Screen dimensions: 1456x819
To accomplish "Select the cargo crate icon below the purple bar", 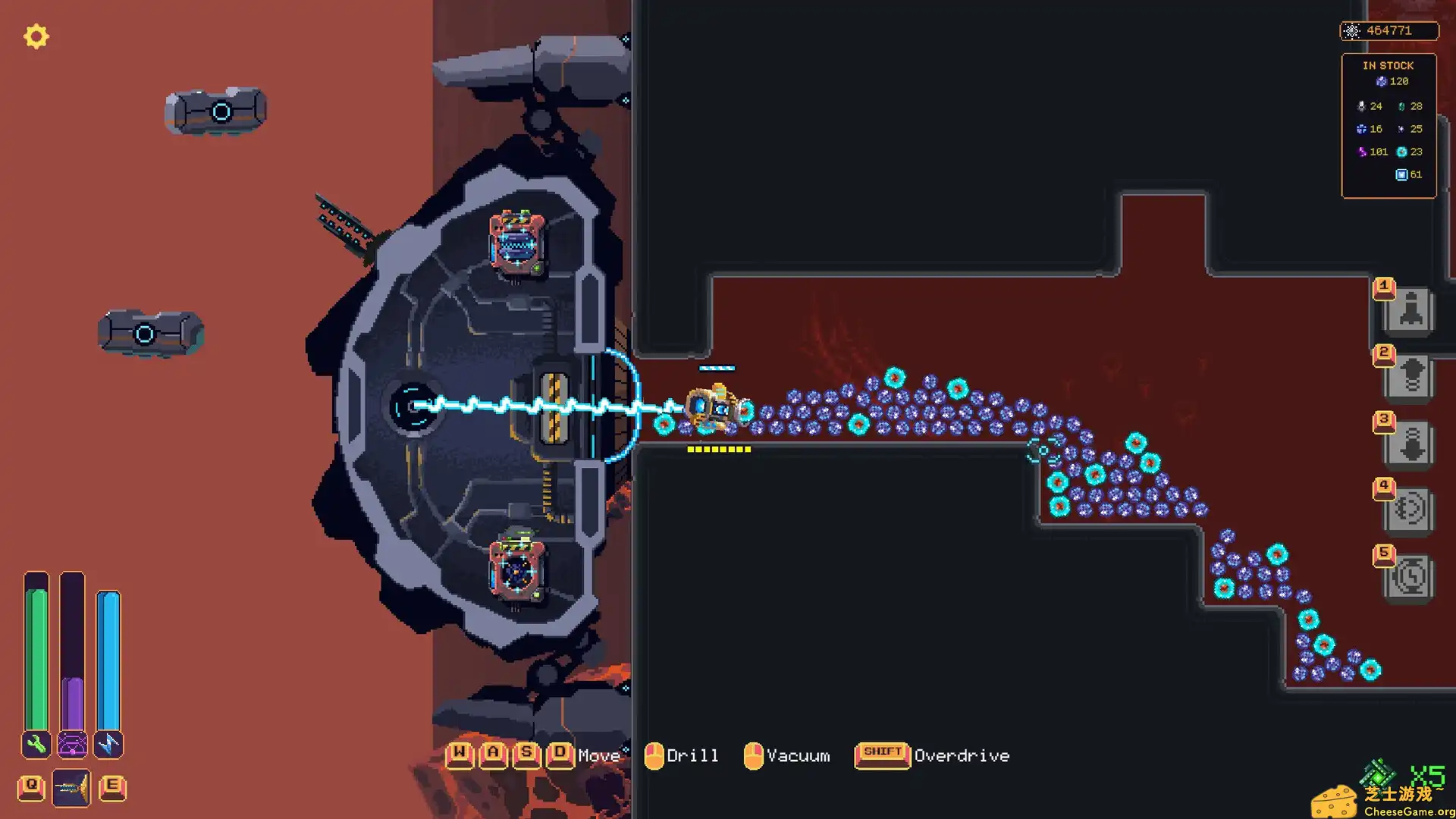I will [x=71, y=745].
